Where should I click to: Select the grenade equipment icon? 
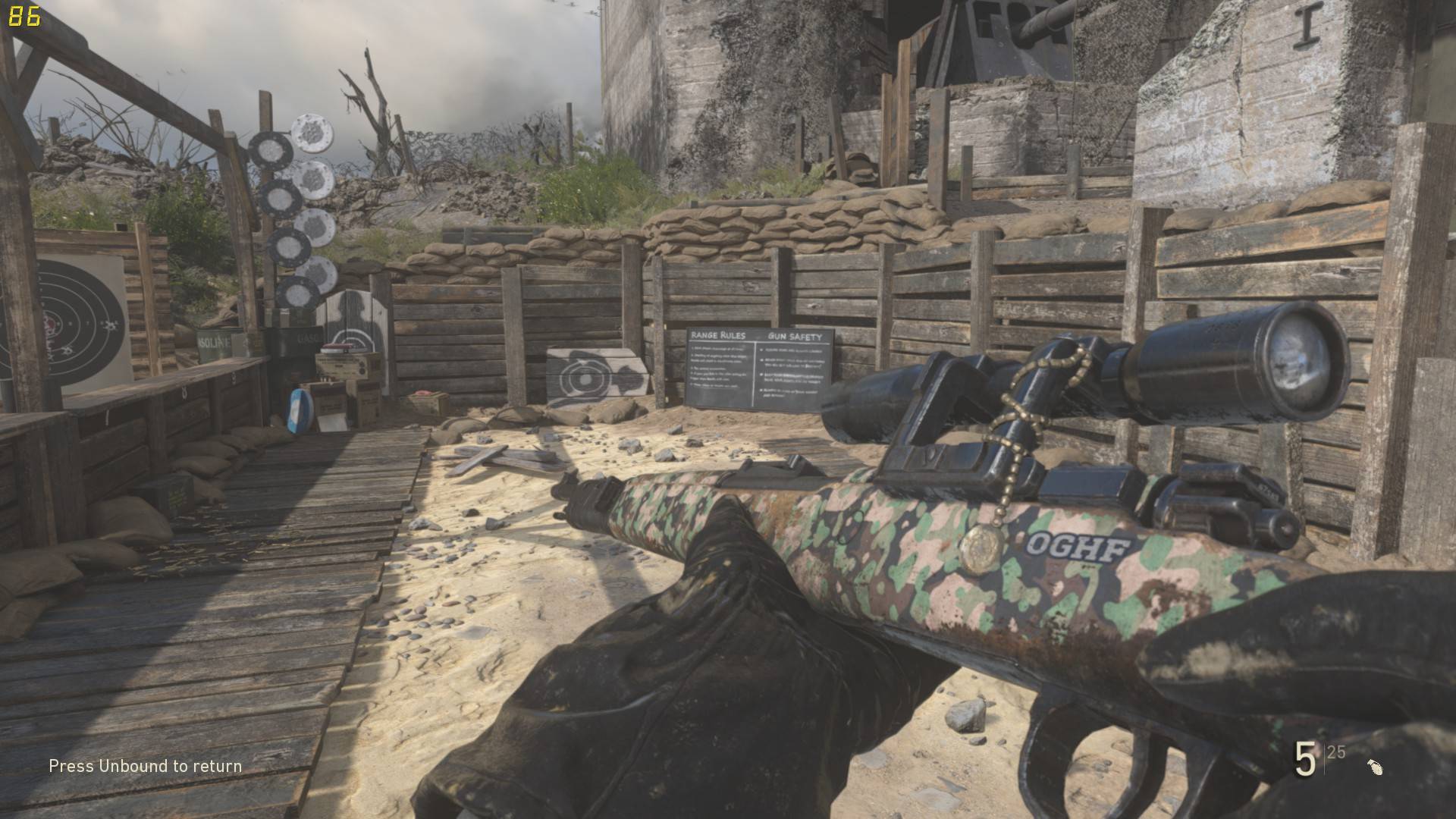[x=1375, y=767]
